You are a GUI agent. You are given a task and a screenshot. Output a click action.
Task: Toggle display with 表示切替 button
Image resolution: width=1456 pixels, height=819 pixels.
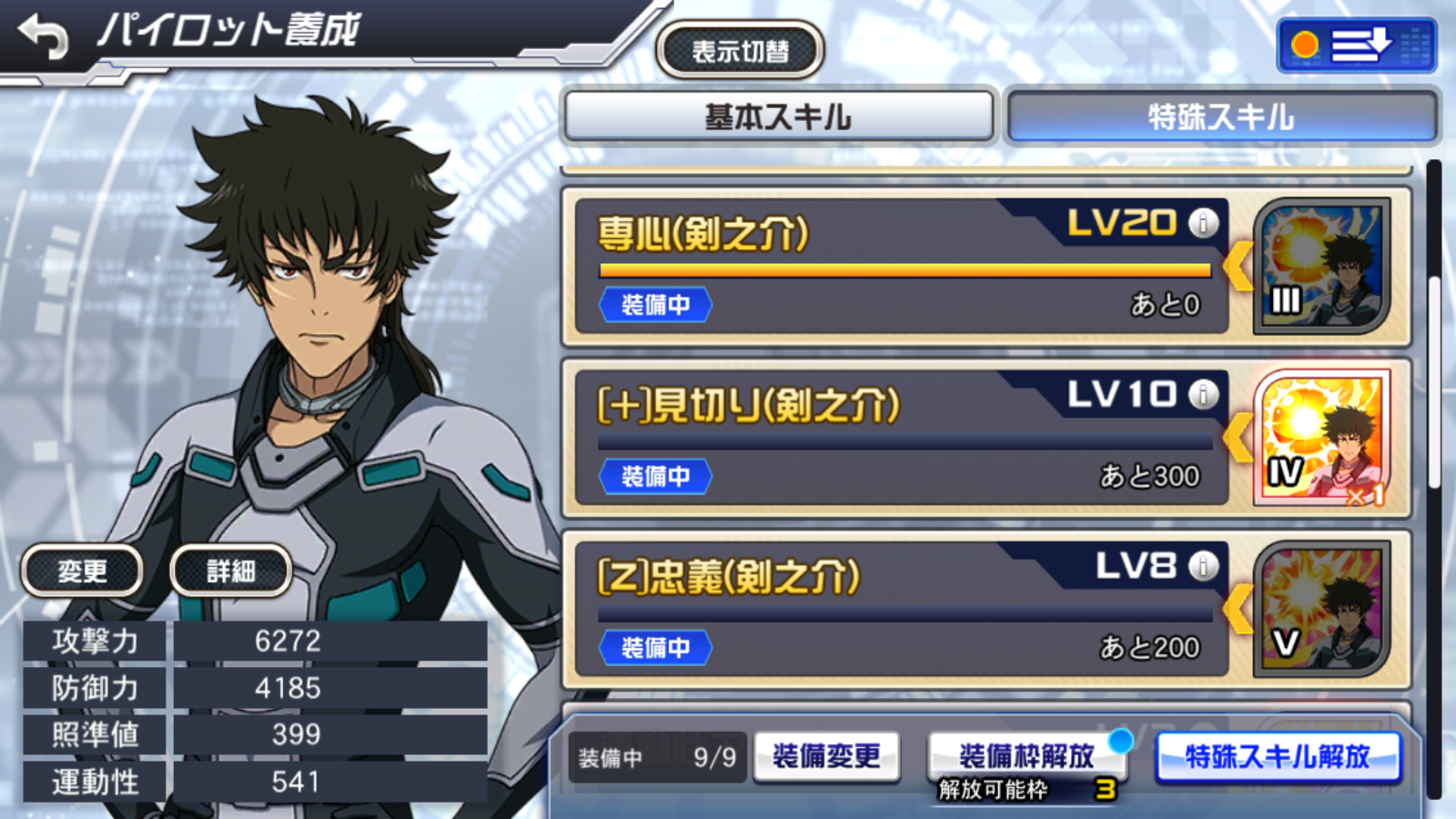tap(740, 51)
